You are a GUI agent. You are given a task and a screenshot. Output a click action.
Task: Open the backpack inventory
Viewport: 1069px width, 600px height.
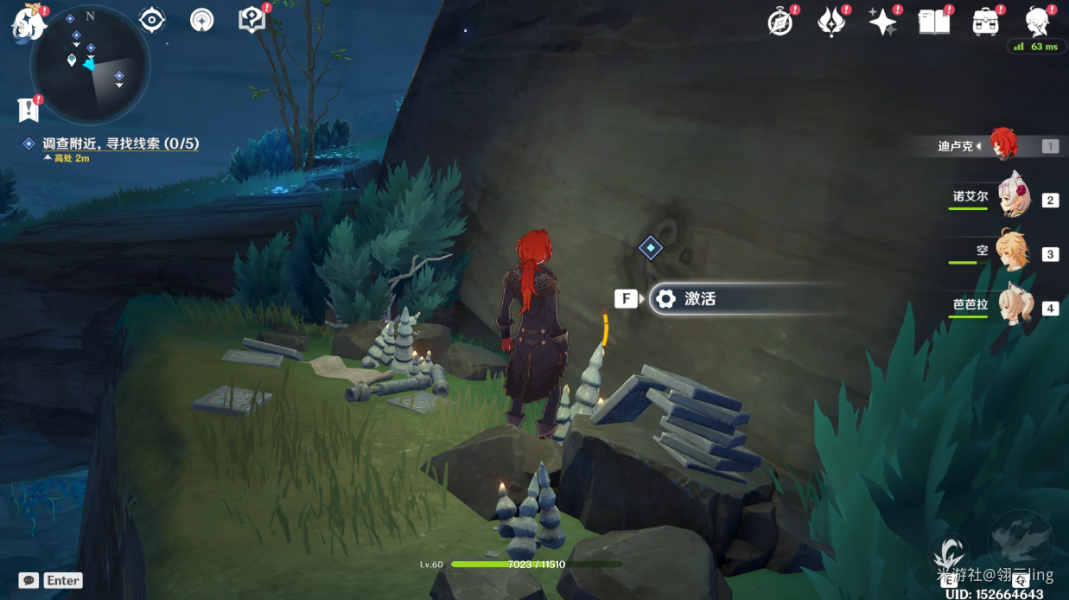pyautogui.click(x=986, y=21)
